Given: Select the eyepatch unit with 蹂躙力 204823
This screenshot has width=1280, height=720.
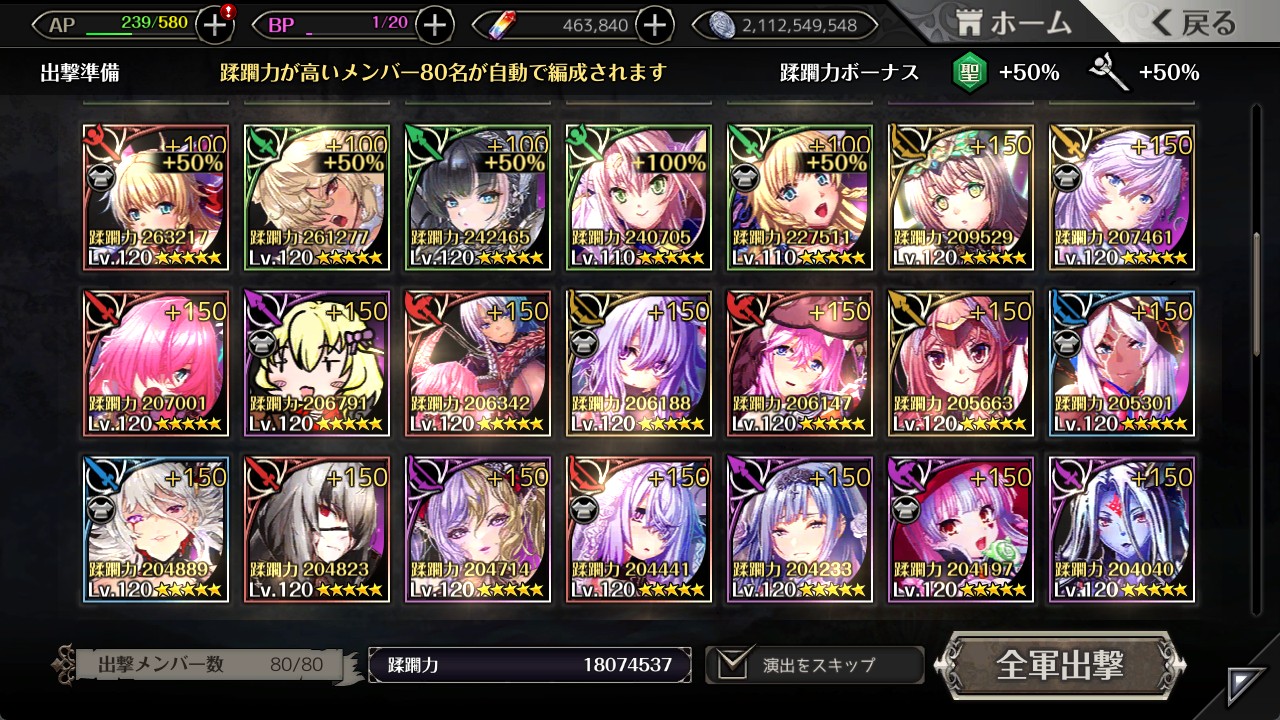Looking at the screenshot, I should point(317,529).
